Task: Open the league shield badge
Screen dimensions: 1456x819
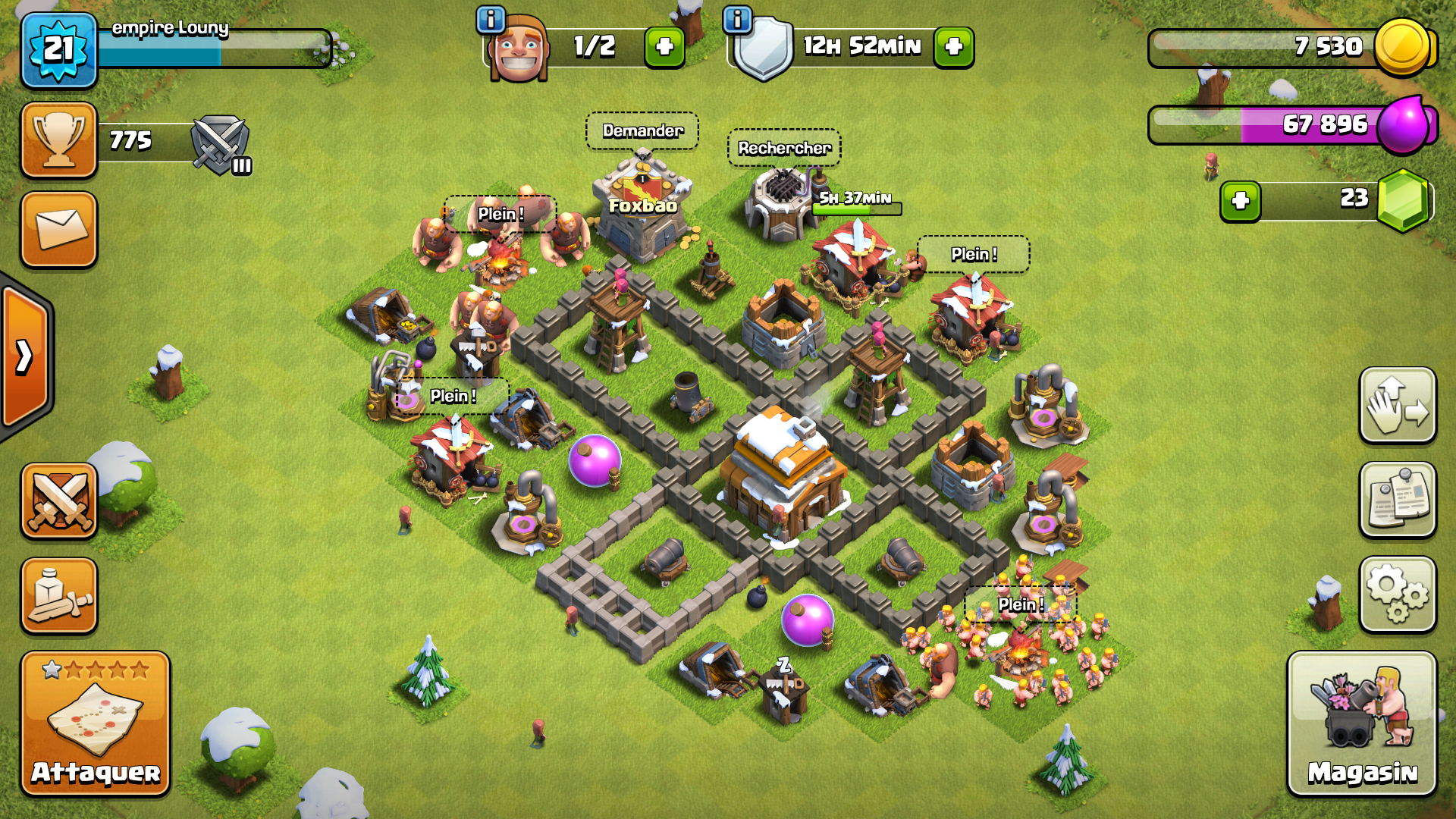Action: [220, 143]
